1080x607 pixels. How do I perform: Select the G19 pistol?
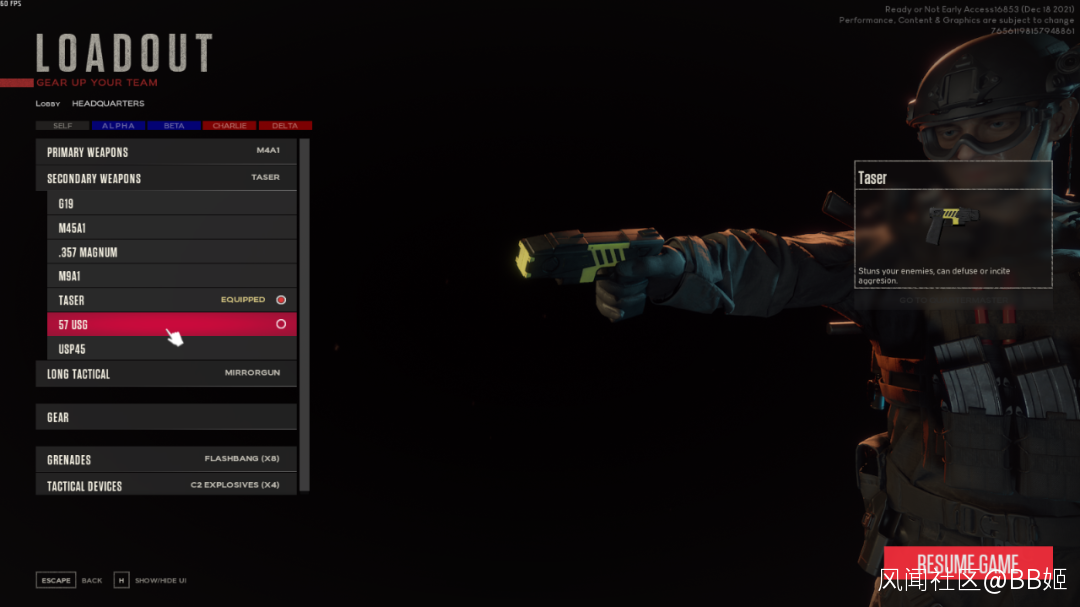coord(172,204)
